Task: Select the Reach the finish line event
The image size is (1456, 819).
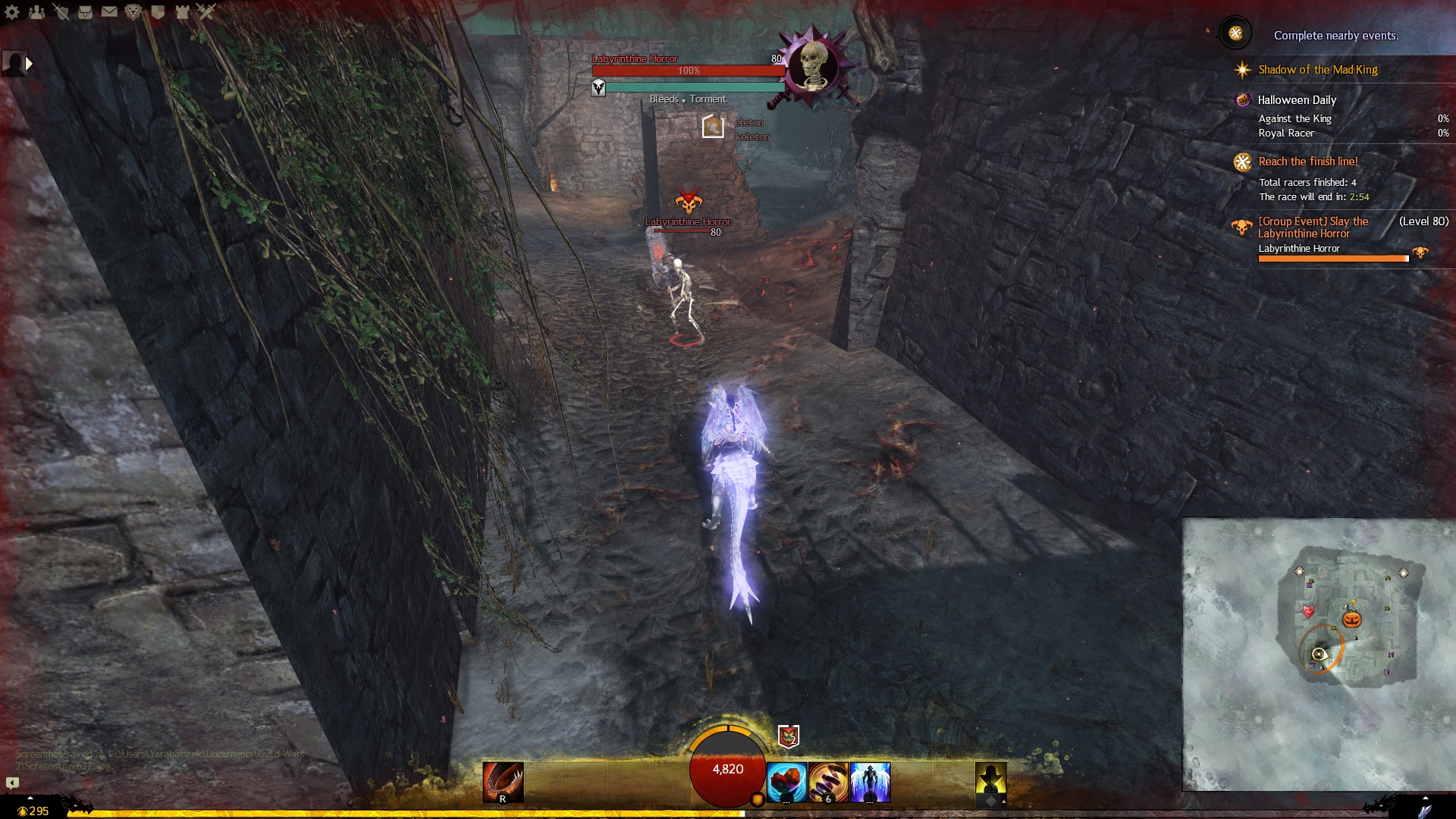Action: [1307, 162]
